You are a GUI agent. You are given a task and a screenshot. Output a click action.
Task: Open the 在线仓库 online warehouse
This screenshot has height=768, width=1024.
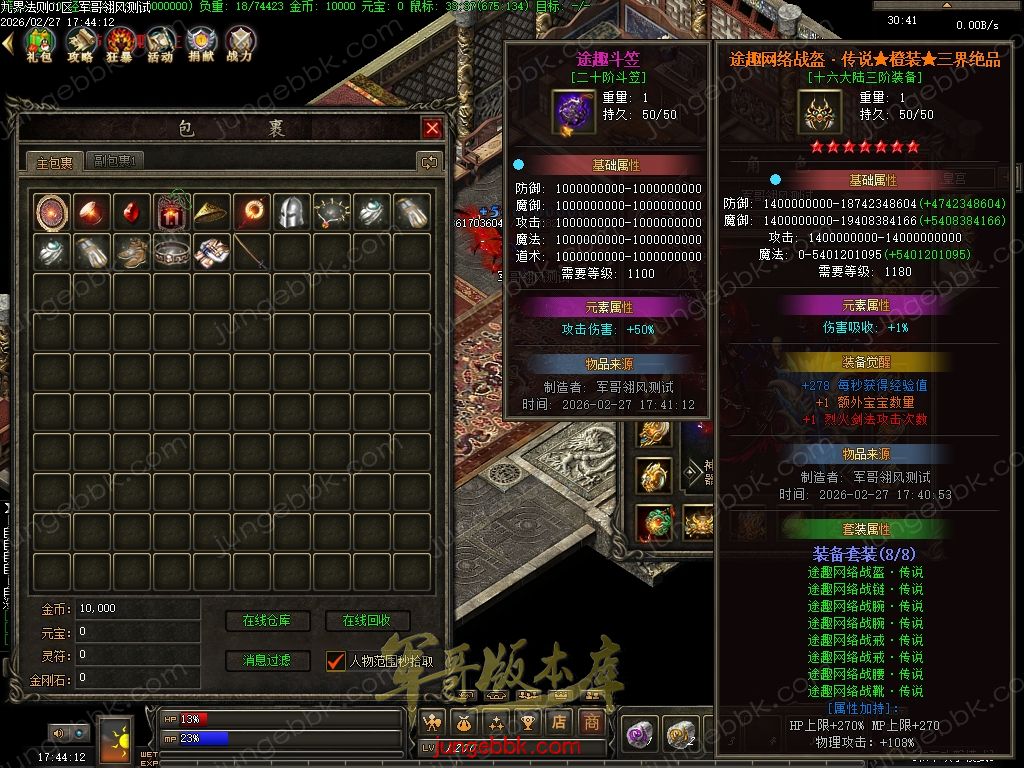(267, 621)
